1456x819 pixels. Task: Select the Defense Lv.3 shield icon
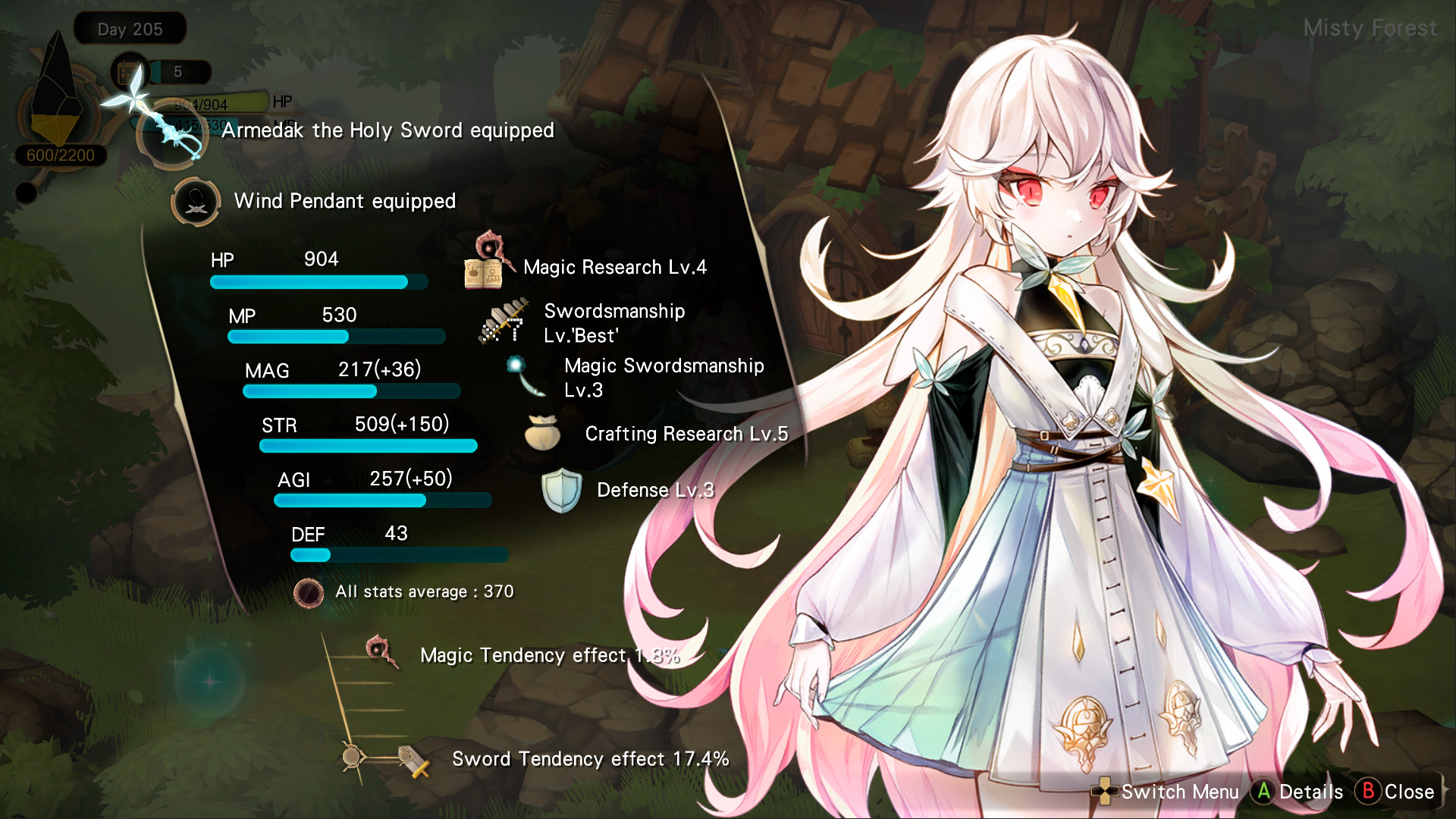pos(561,491)
